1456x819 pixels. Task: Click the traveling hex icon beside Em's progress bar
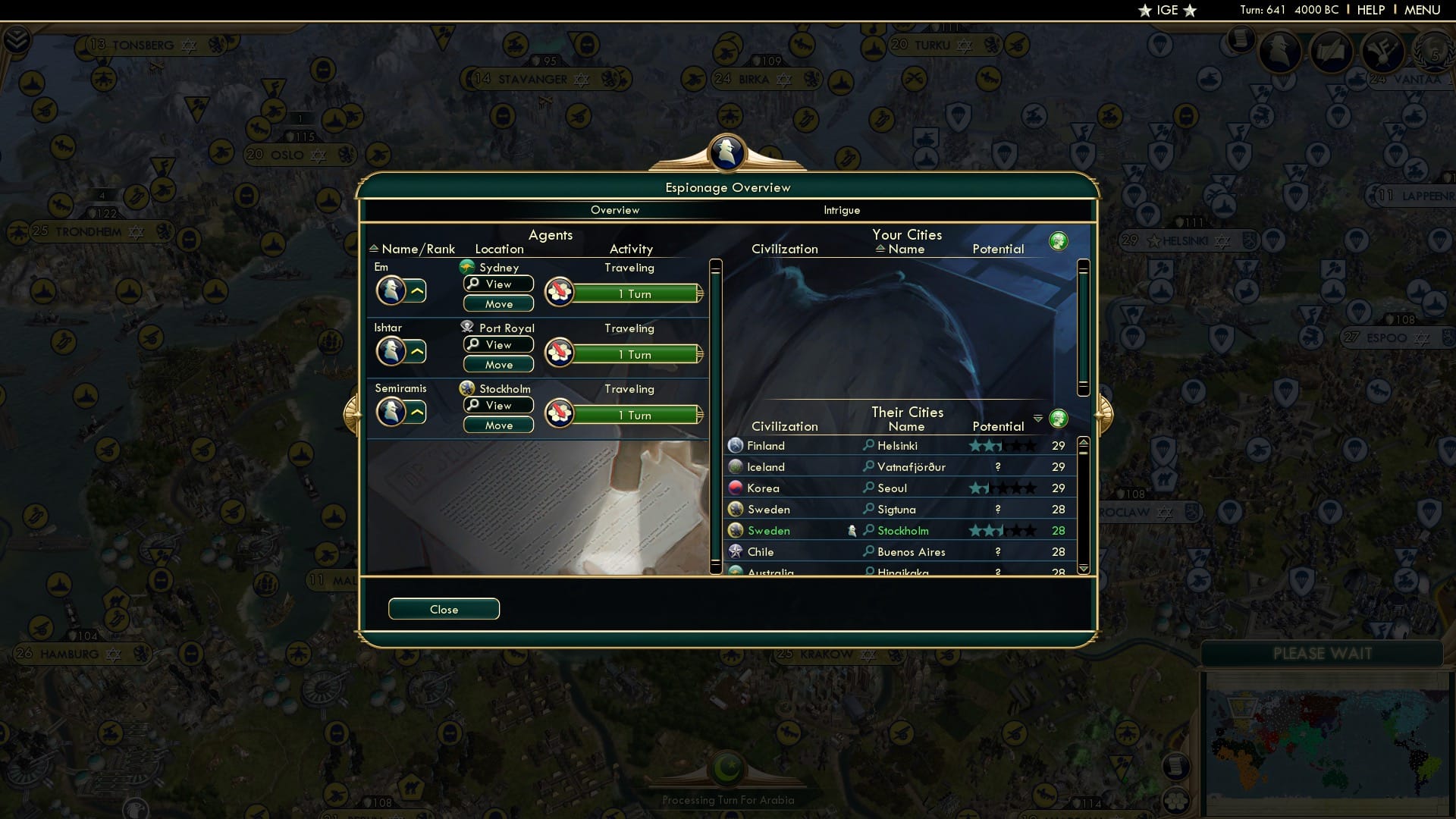560,291
